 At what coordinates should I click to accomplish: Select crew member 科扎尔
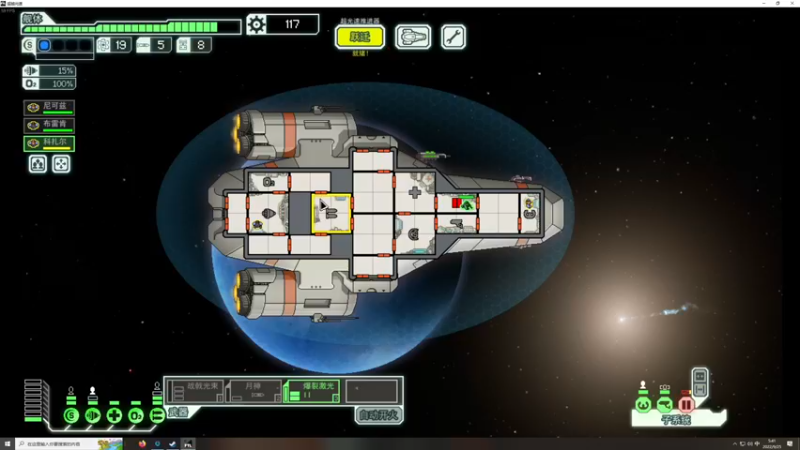pos(50,143)
